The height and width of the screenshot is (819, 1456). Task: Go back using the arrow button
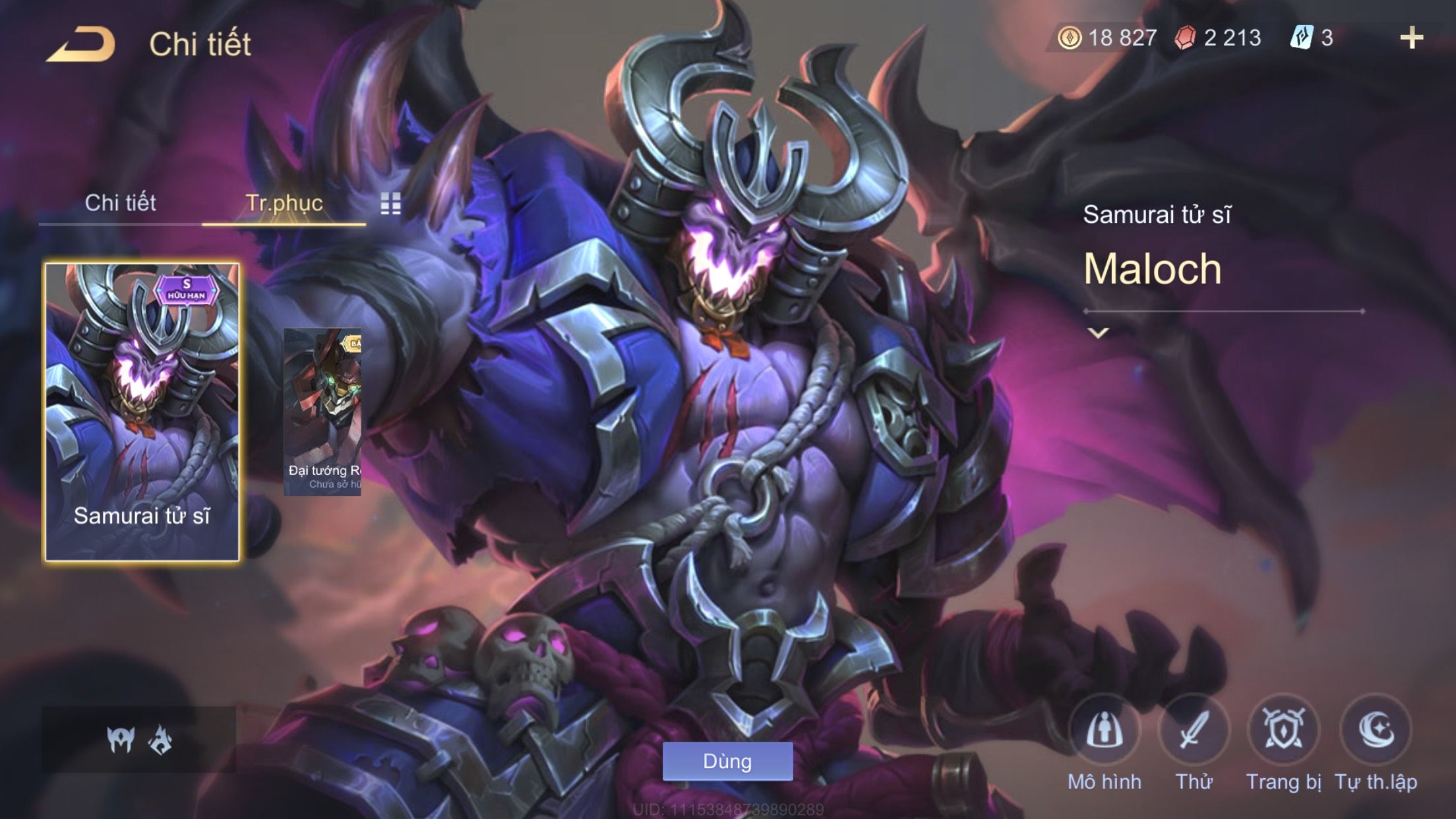[x=80, y=45]
